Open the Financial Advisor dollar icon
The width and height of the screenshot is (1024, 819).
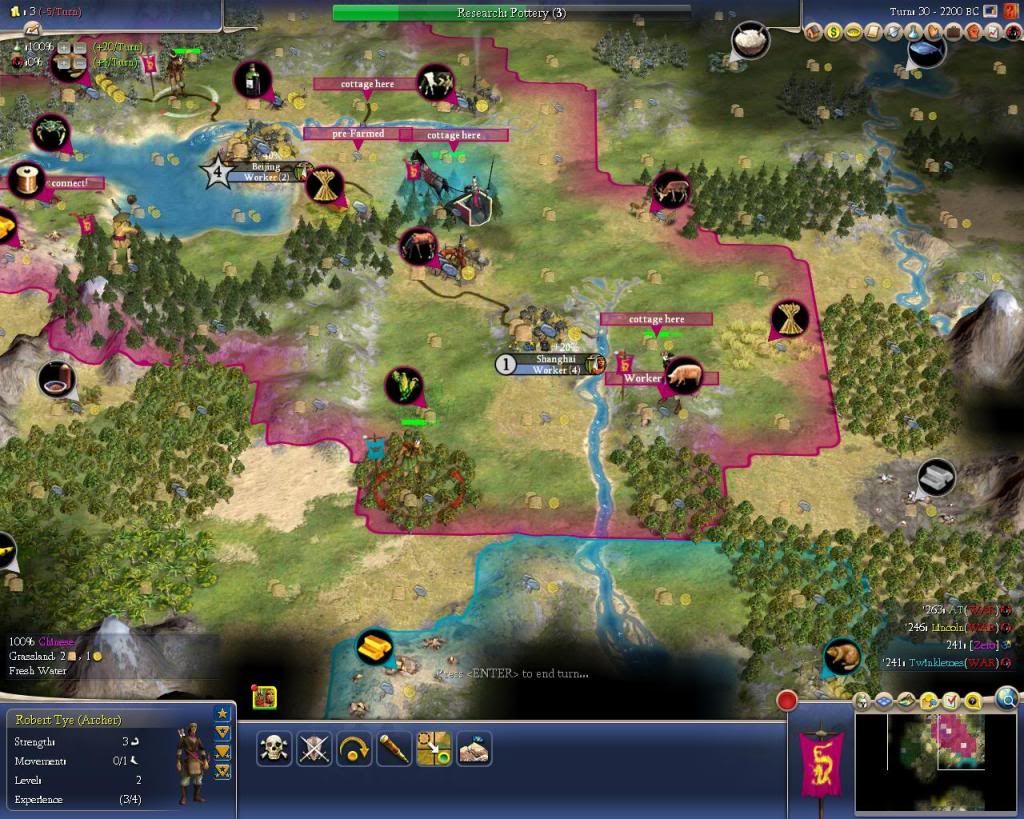(x=834, y=32)
